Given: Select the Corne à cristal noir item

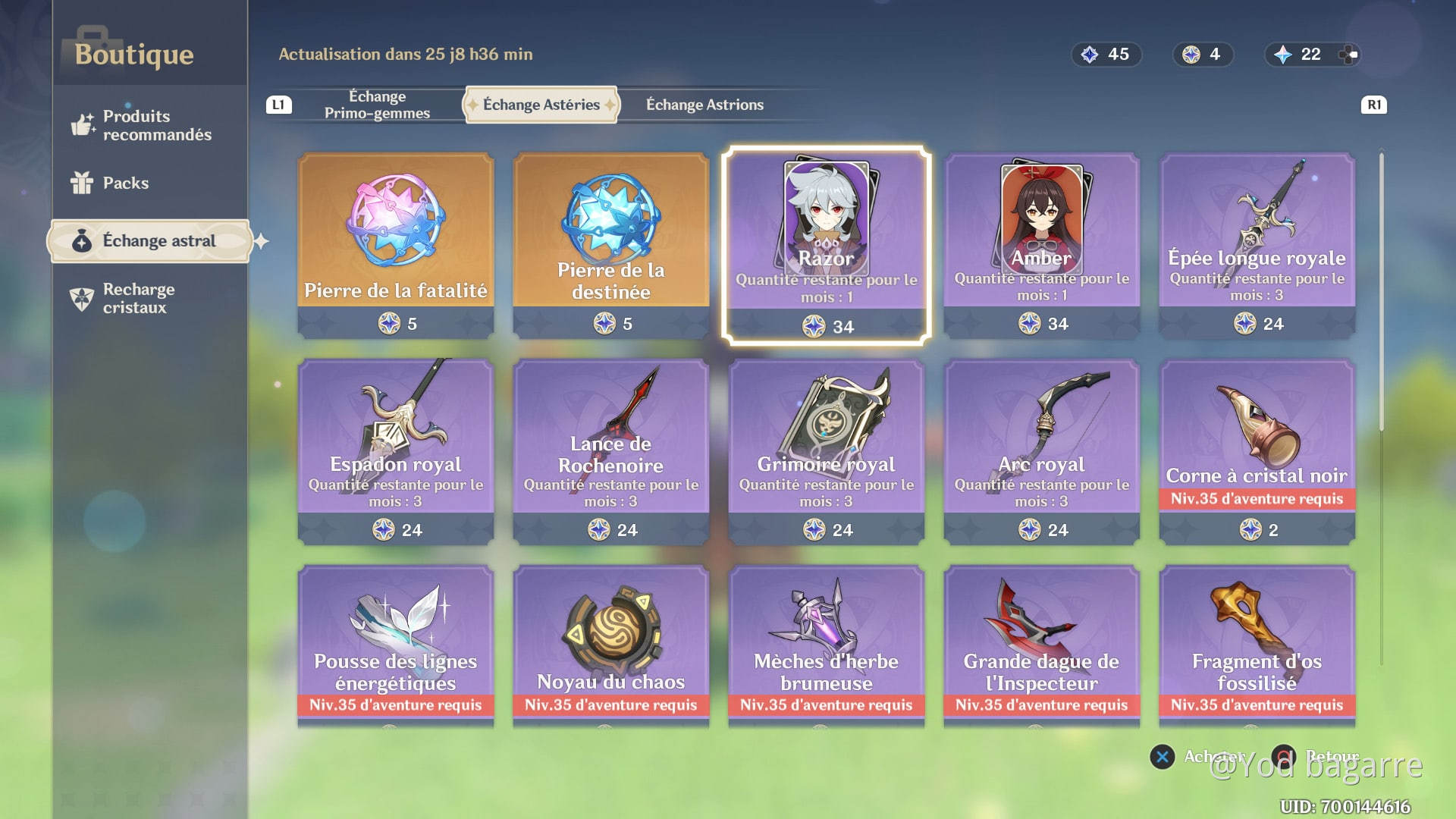Looking at the screenshot, I should click(1256, 447).
